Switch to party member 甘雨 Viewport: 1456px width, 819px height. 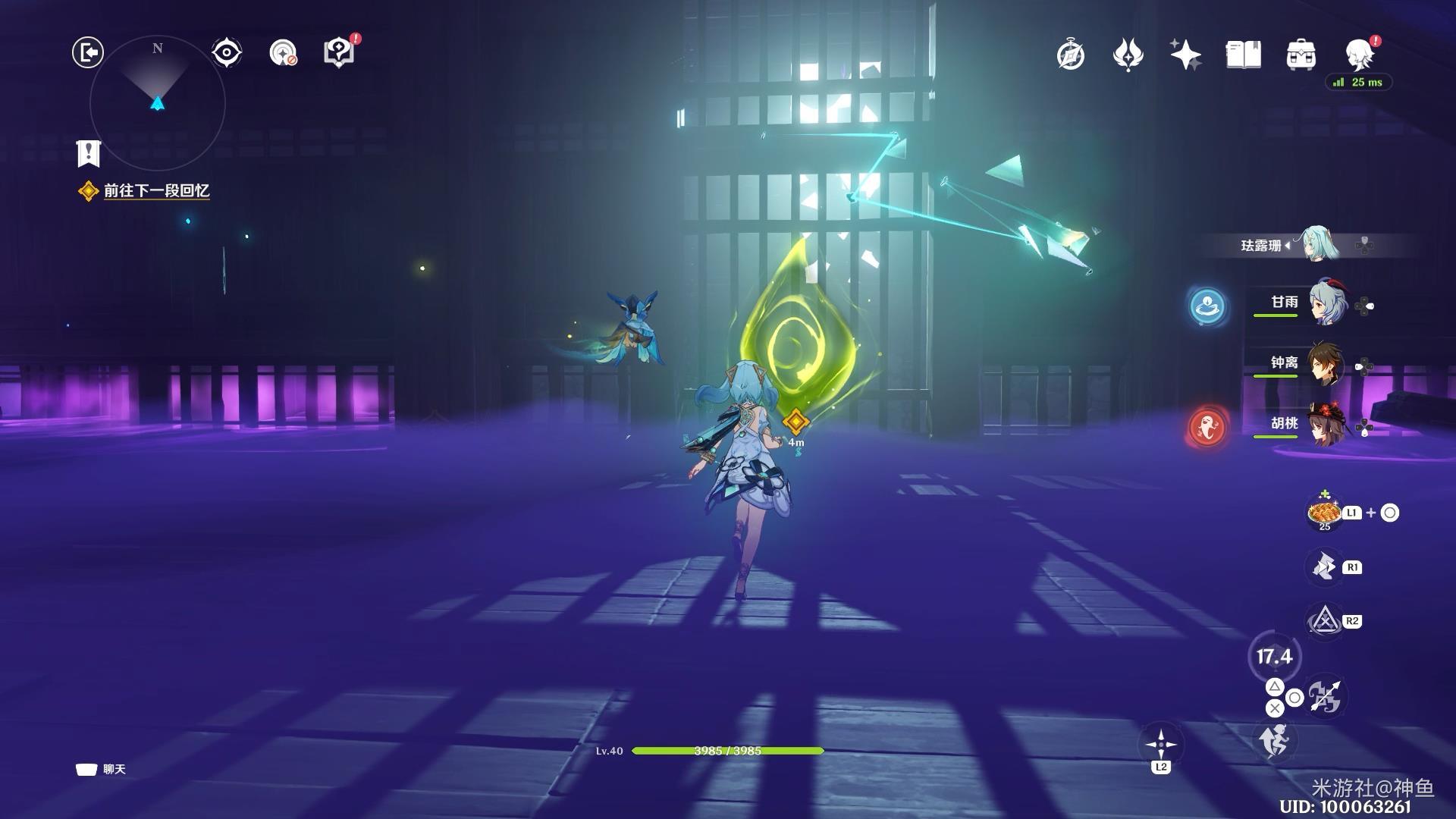click(1325, 303)
